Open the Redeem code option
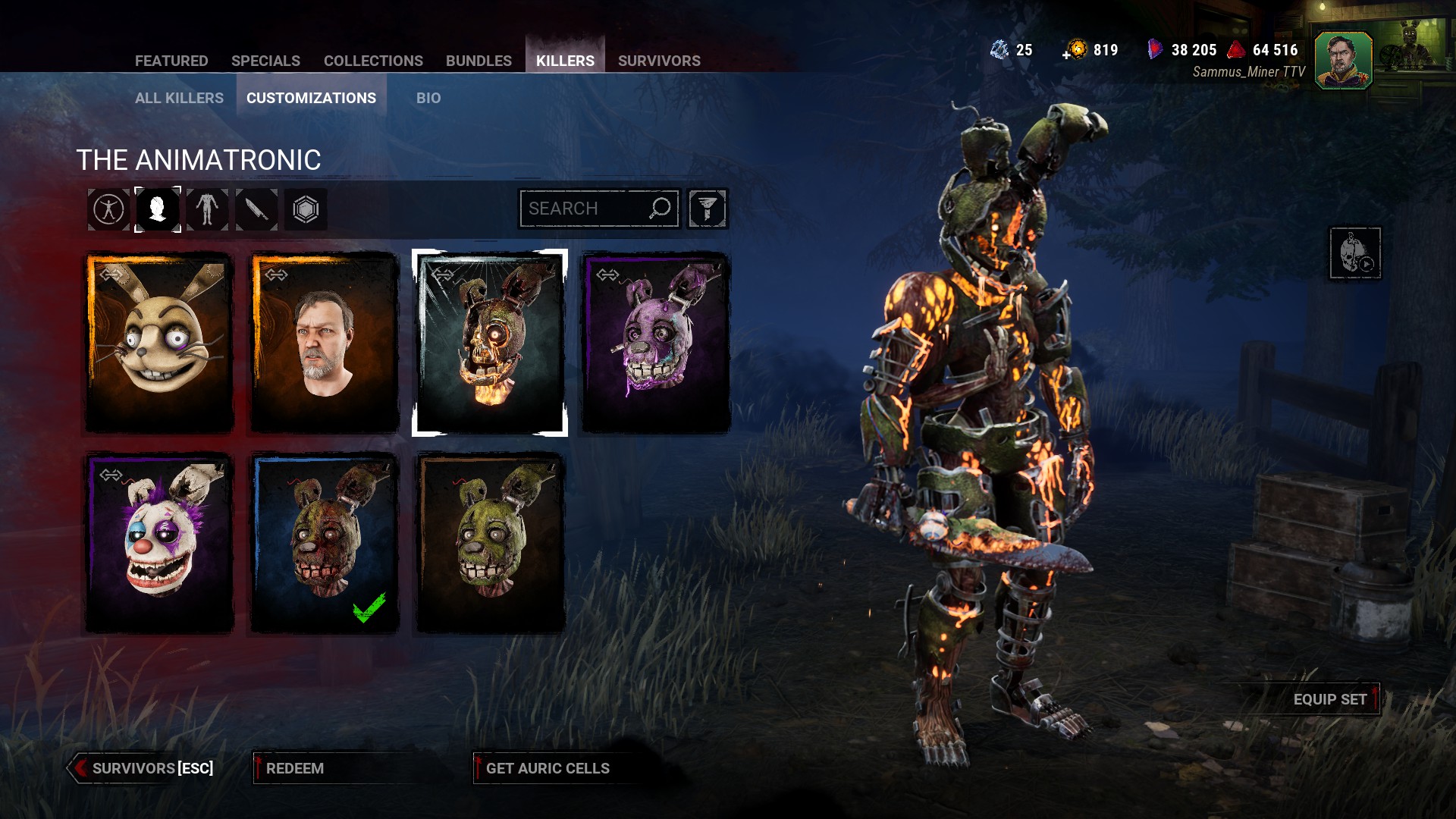Image resolution: width=1456 pixels, height=819 pixels. 295,768
